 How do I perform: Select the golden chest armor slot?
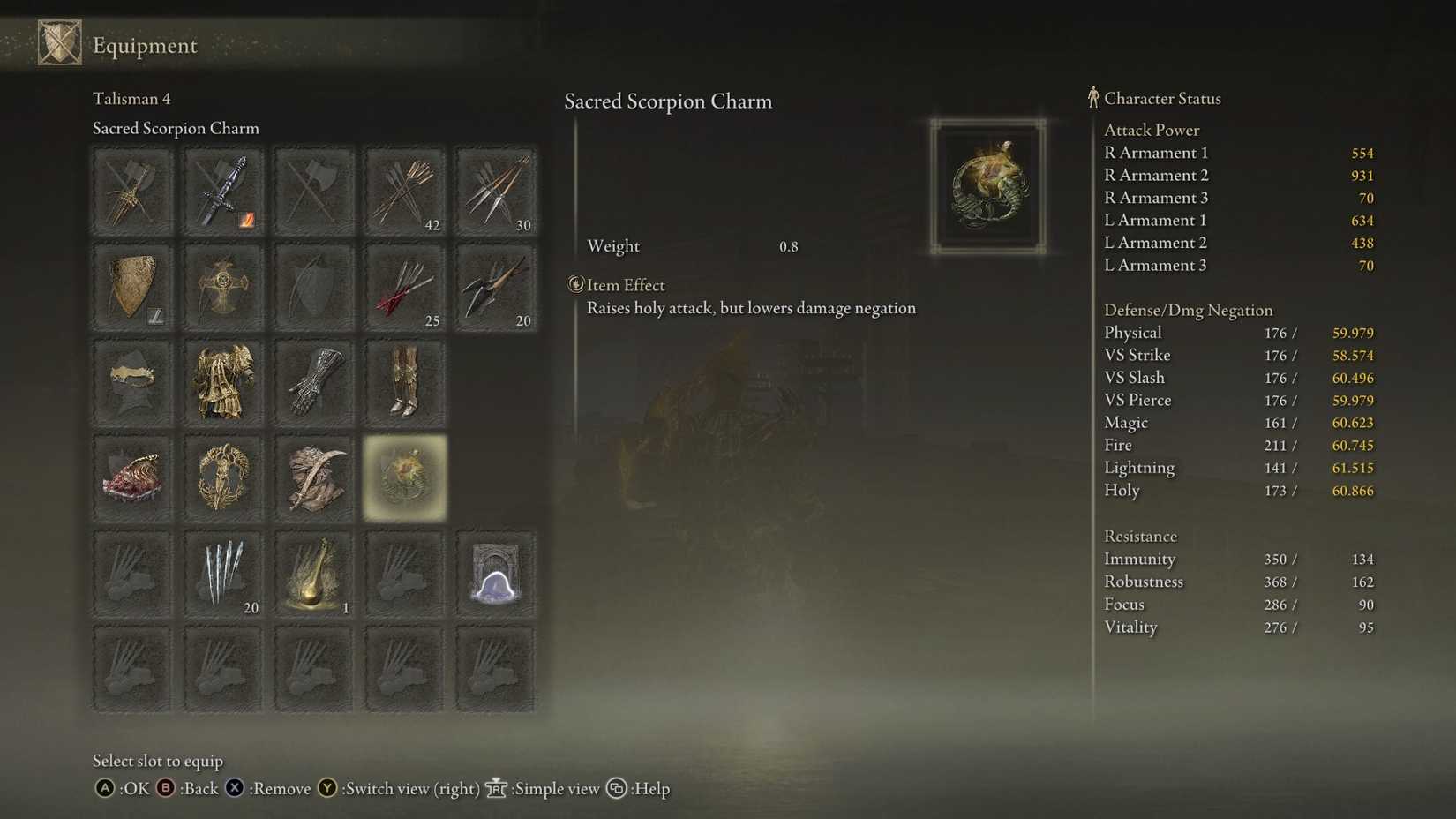222,383
